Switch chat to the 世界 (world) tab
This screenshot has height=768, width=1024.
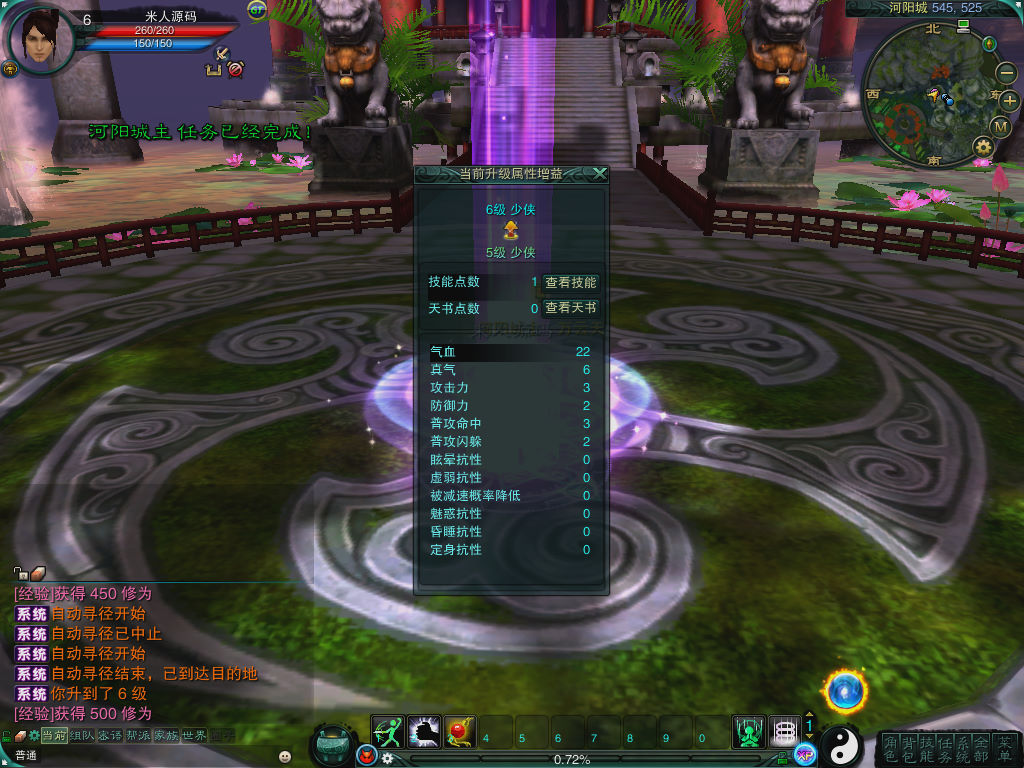(194, 736)
